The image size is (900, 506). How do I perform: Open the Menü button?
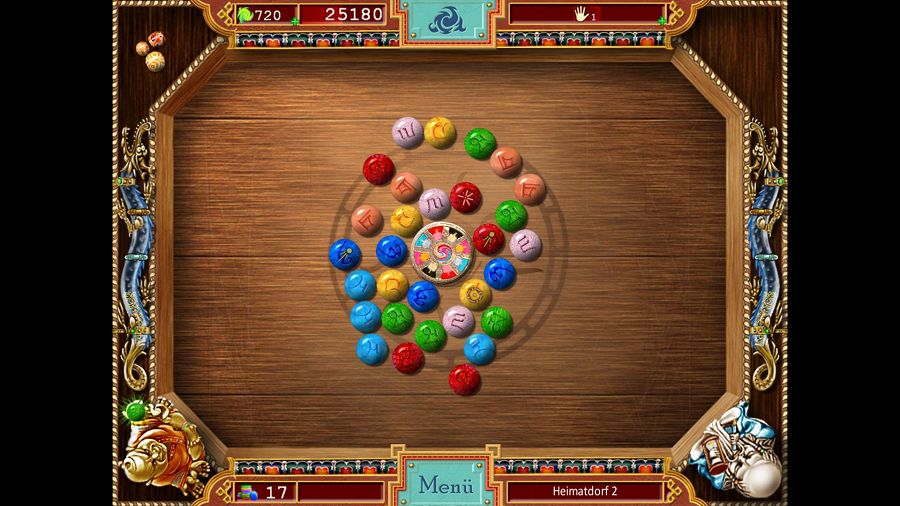pos(445,485)
